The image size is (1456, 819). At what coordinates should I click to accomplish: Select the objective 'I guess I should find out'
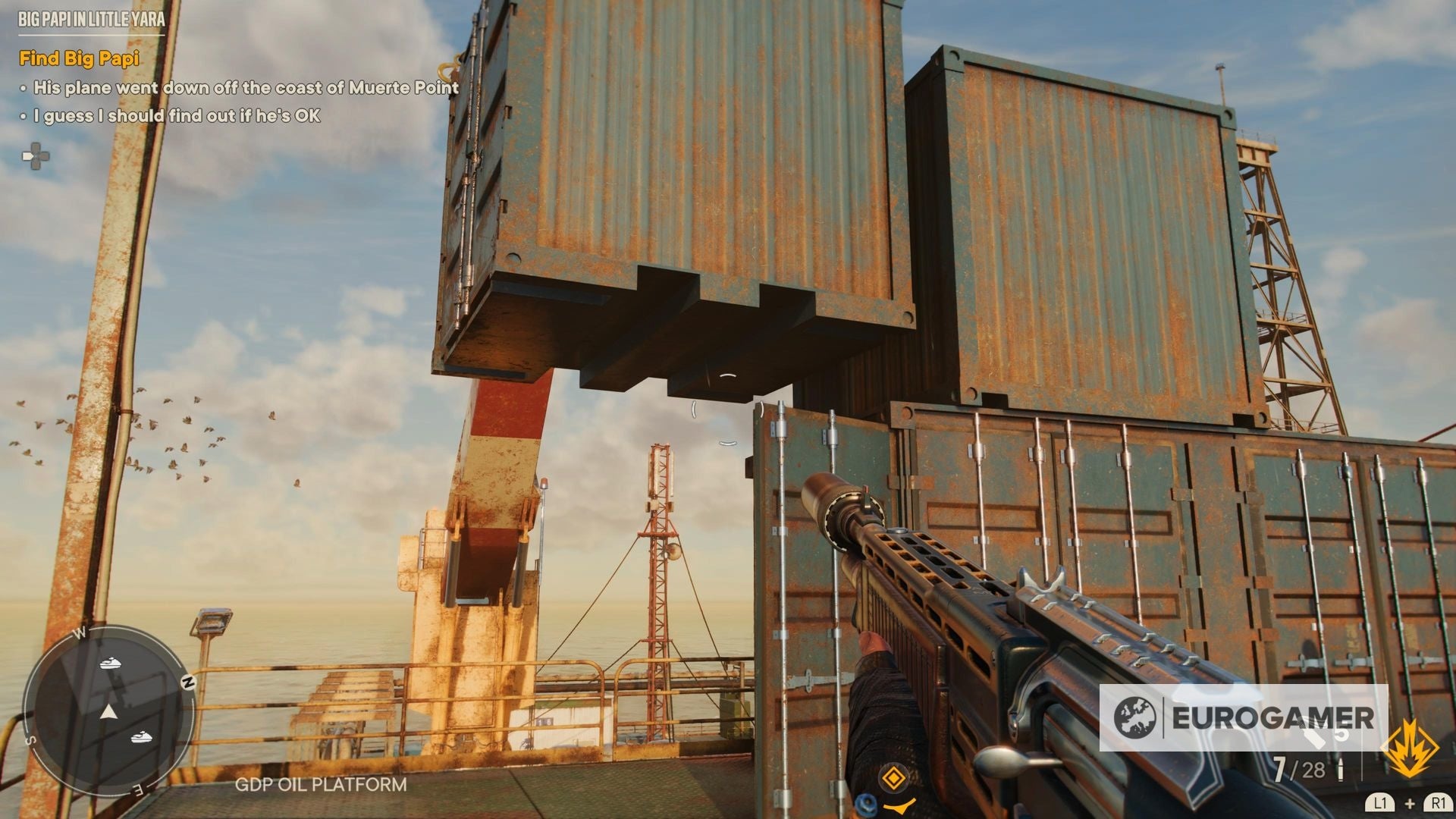(x=174, y=118)
